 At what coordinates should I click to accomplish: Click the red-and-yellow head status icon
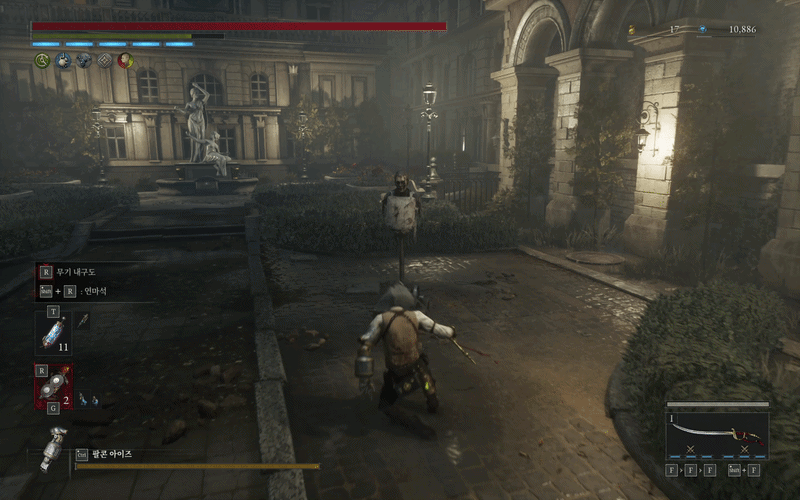pos(125,60)
